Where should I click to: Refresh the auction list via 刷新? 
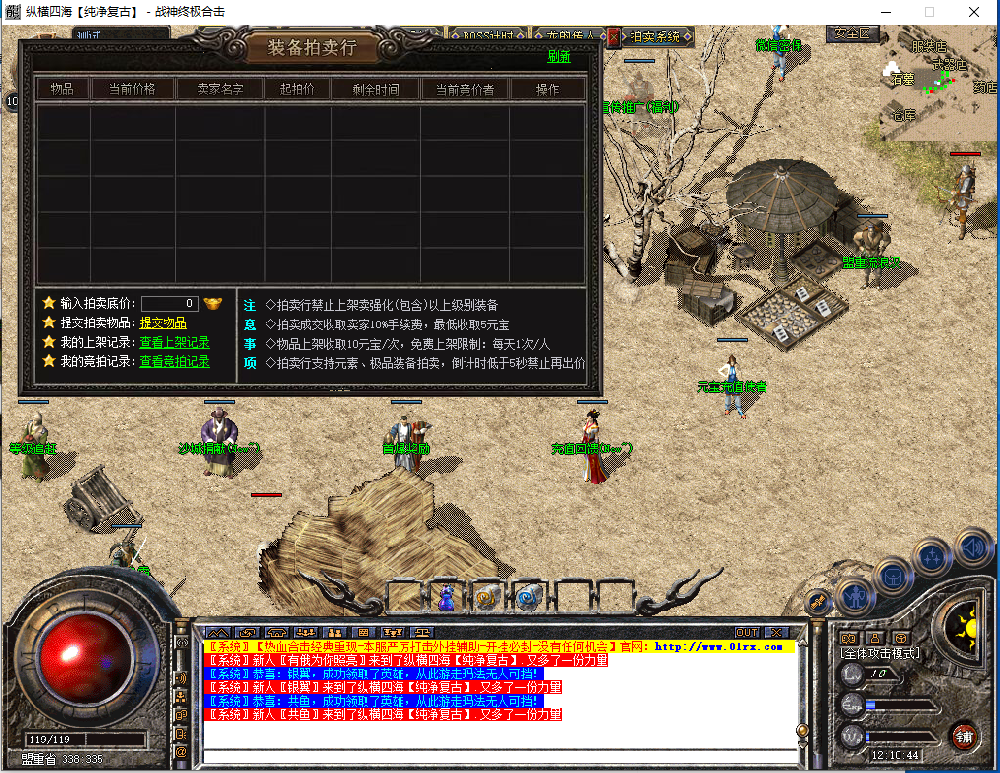[559, 57]
